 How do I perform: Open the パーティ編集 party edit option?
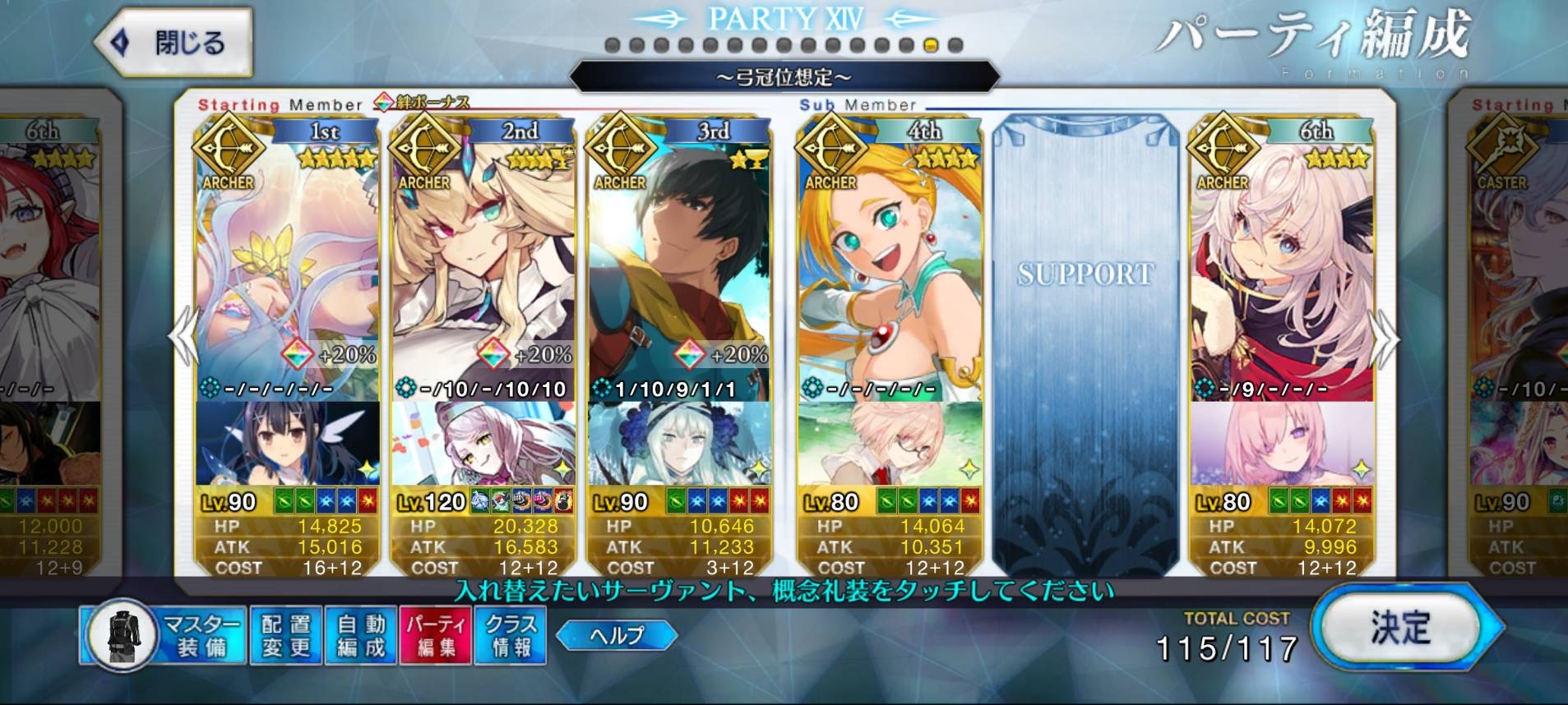pos(435,635)
